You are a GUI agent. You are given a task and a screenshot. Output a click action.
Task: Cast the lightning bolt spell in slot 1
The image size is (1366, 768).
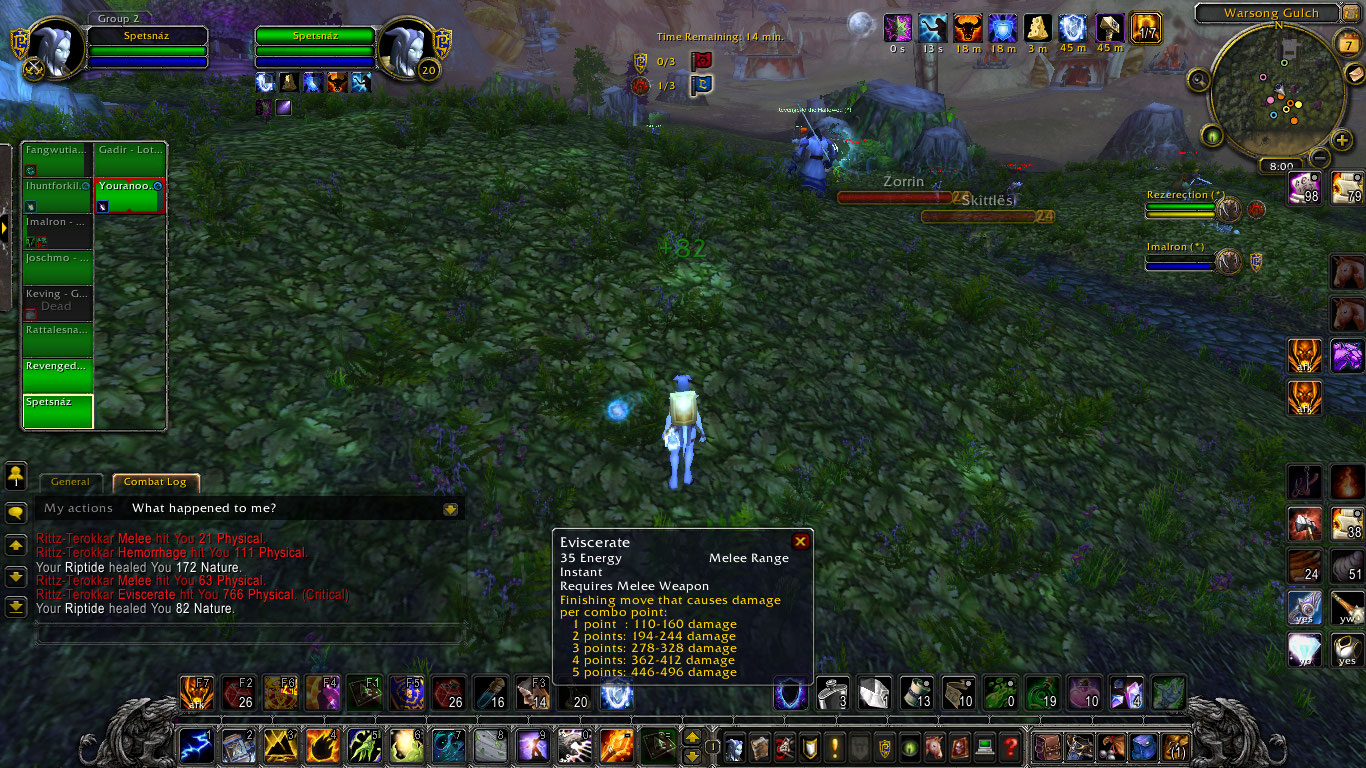194,746
